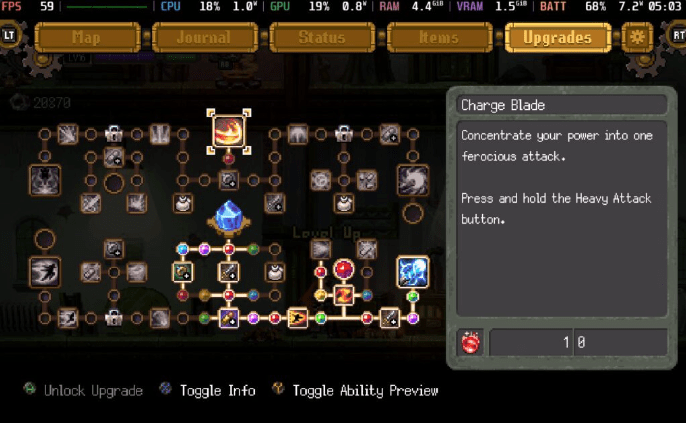Open settings via the gear icon
The image size is (686, 423).
[x=637, y=38]
